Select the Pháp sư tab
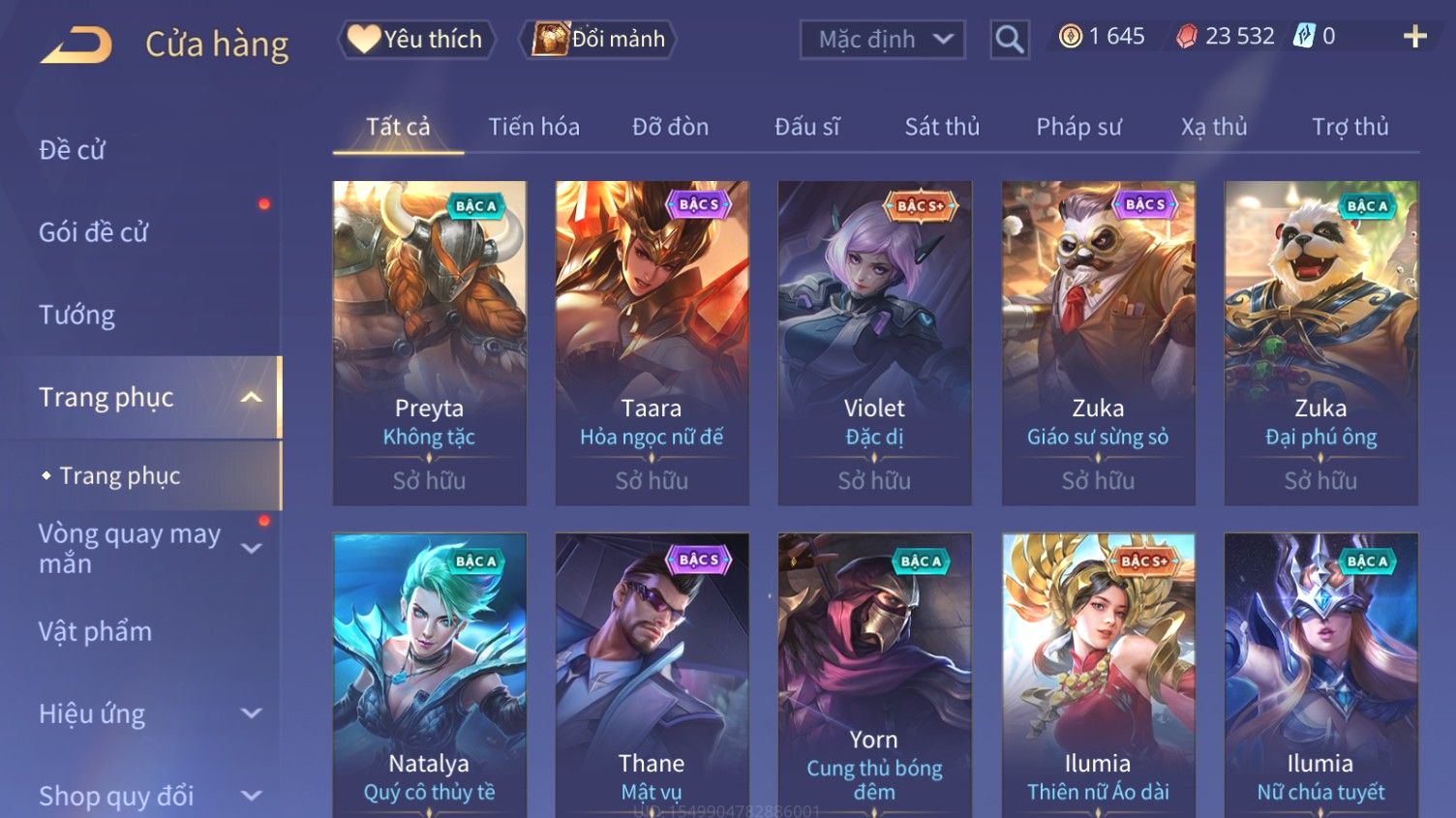Screen dimensions: 1456x818 click(x=1078, y=127)
